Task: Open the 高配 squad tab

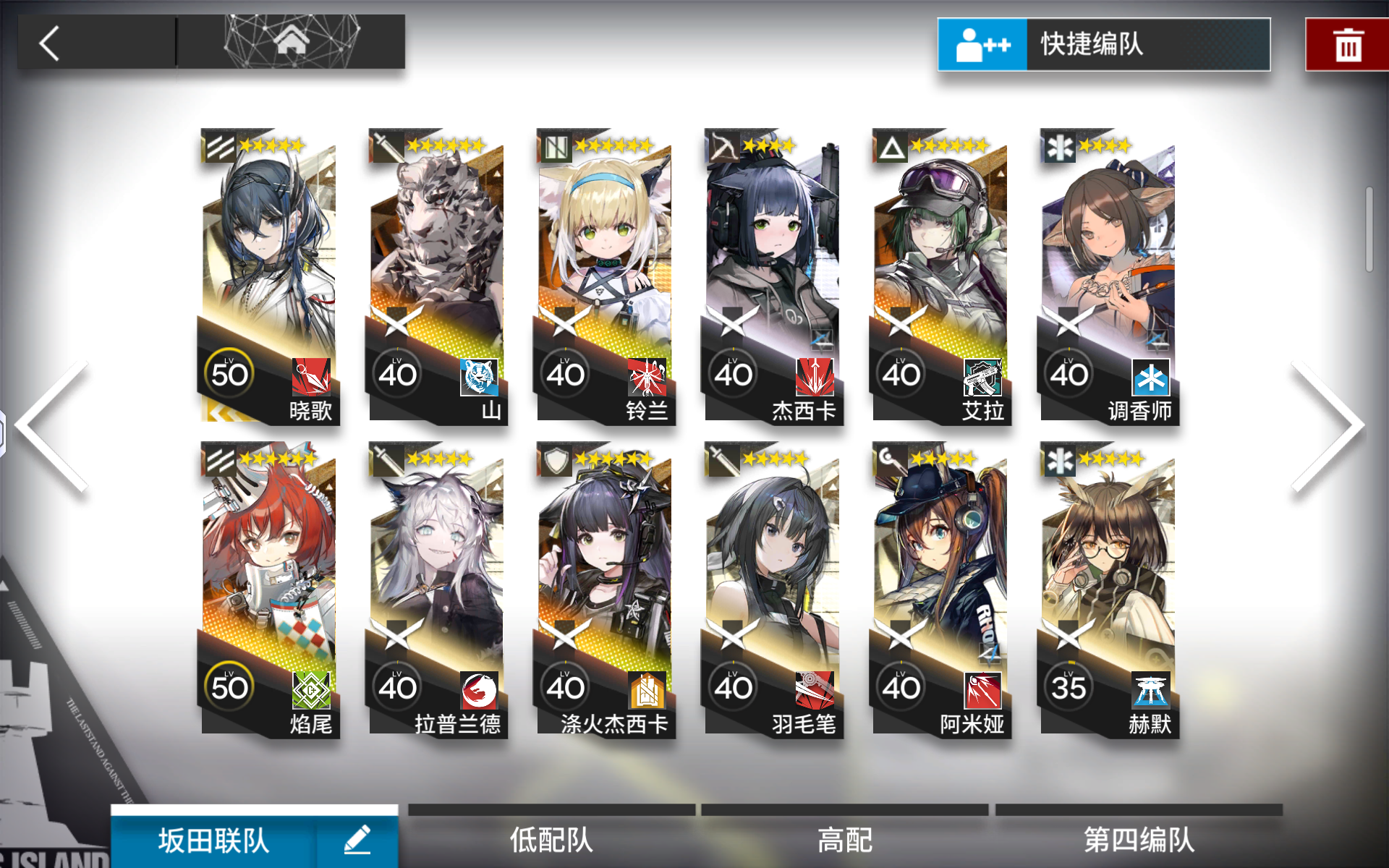Action: click(x=845, y=839)
